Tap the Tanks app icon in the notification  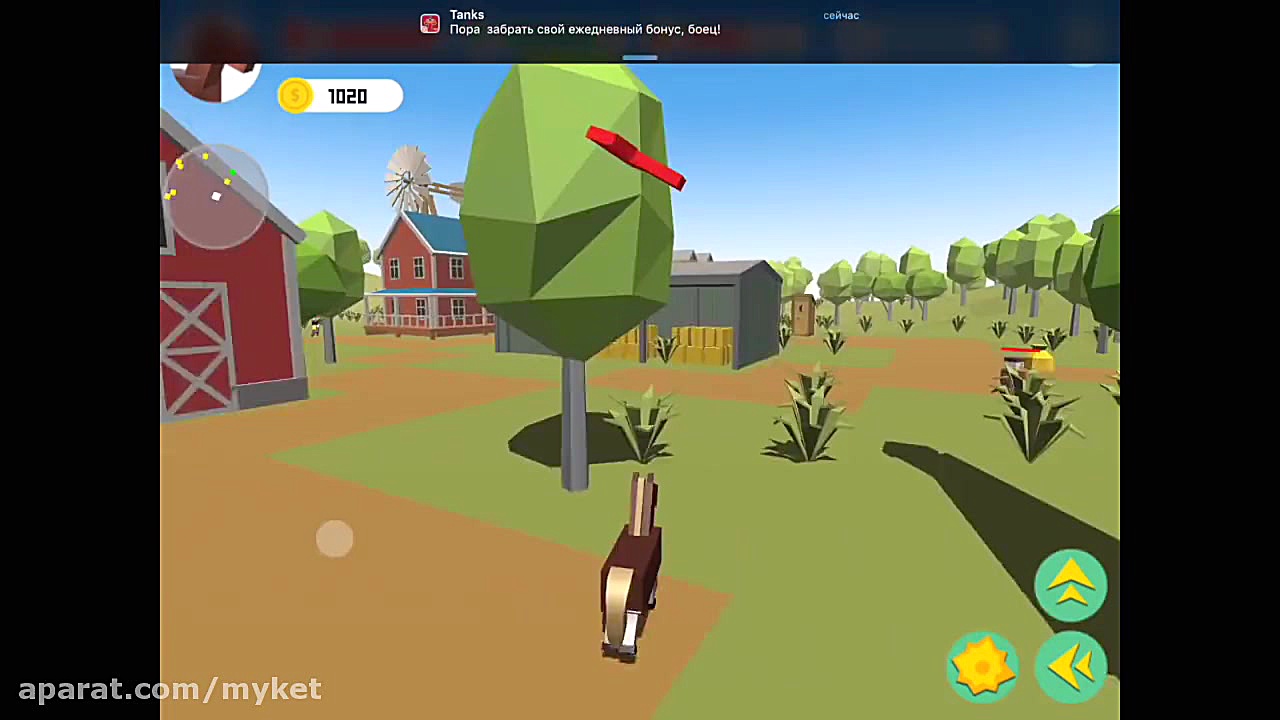[430, 22]
